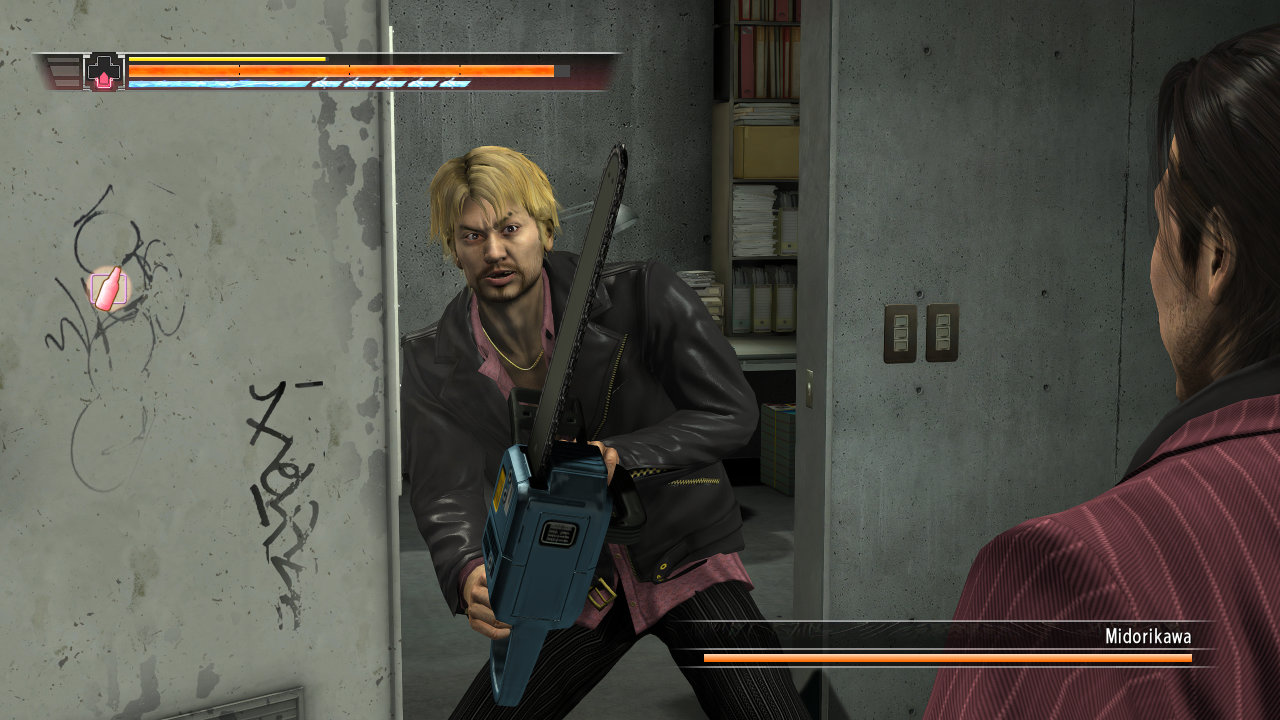The width and height of the screenshot is (1280, 720).
Task: Click the pink emblem beside the health bar
Action: click(x=105, y=72)
